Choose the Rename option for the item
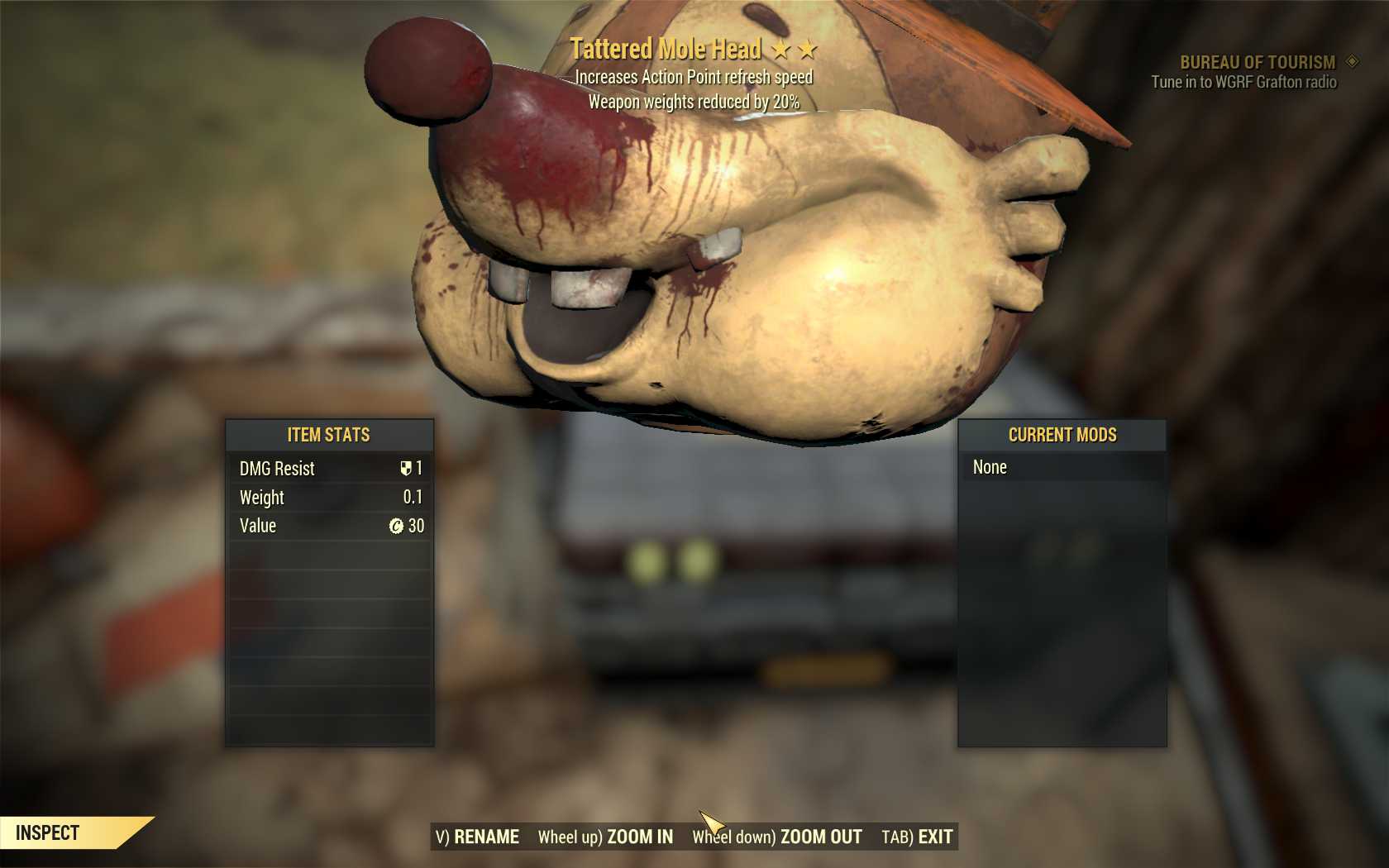The width and height of the screenshot is (1389, 868). 477,837
